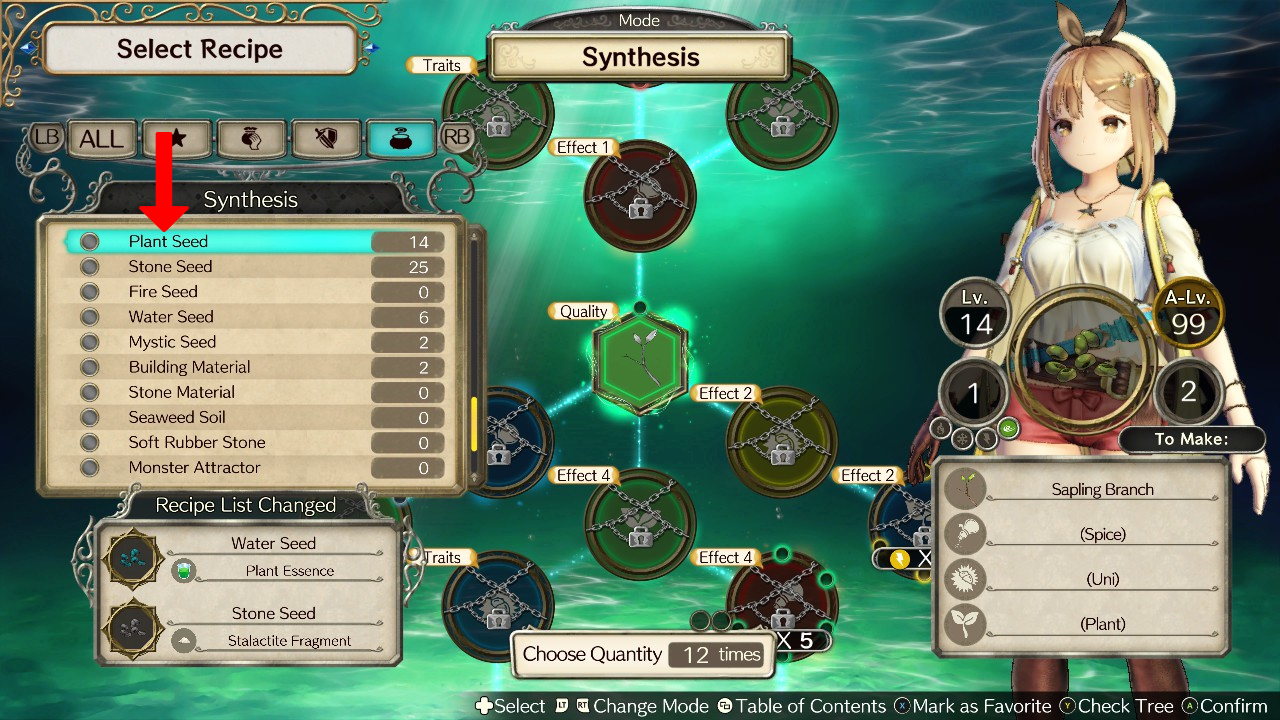
Task: Click LB to switch filter tab left
Action: pyautogui.click(x=46, y=138)
